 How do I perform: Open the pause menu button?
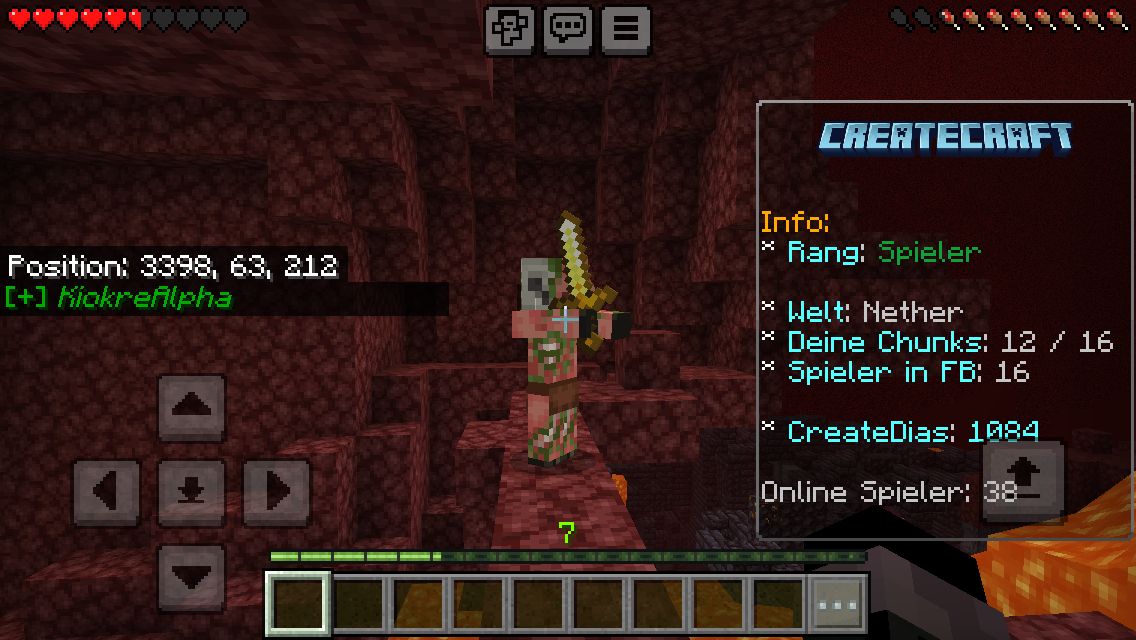coord(625,29)
